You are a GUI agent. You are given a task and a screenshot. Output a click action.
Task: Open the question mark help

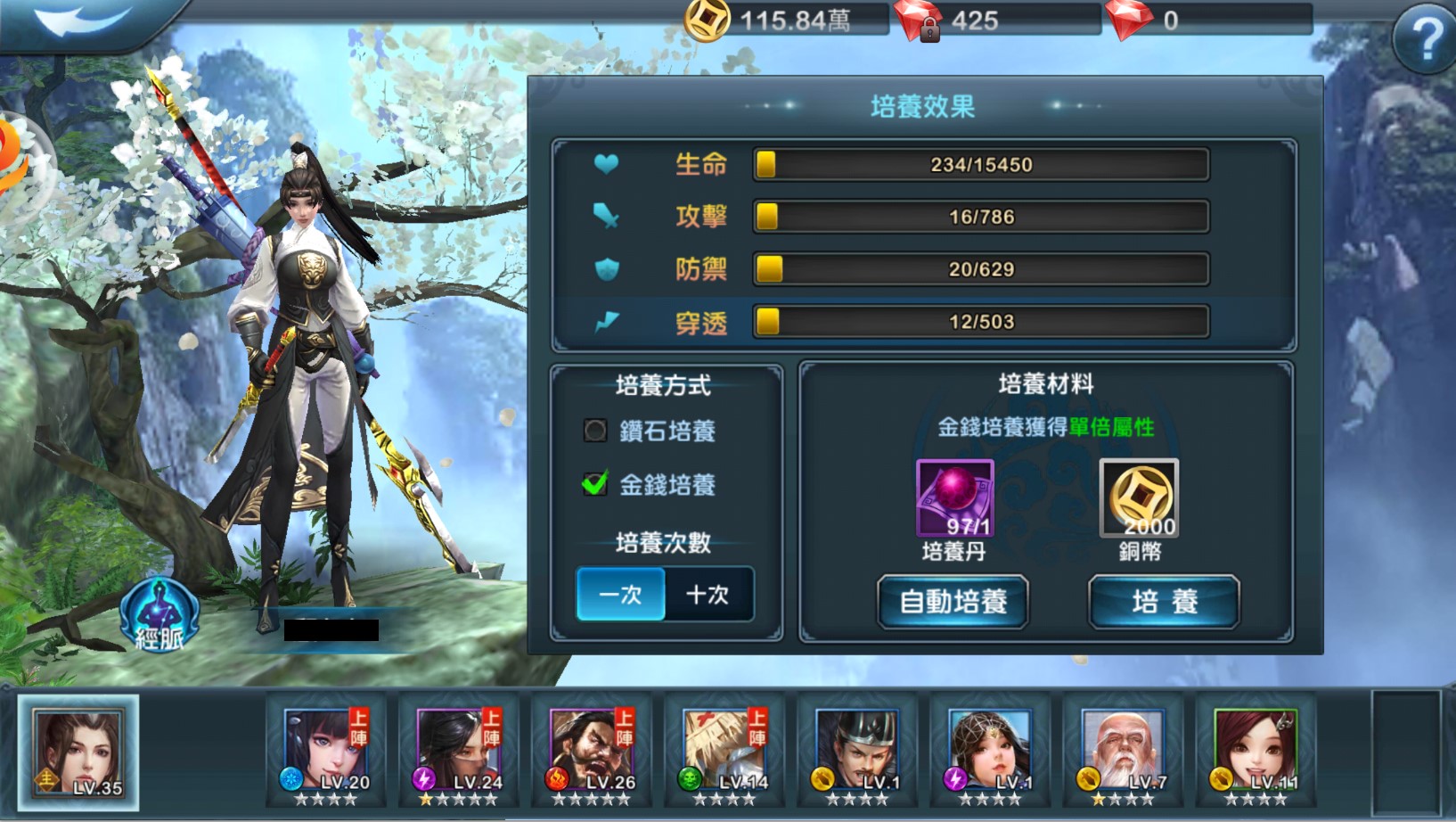tap(1426, 39)
